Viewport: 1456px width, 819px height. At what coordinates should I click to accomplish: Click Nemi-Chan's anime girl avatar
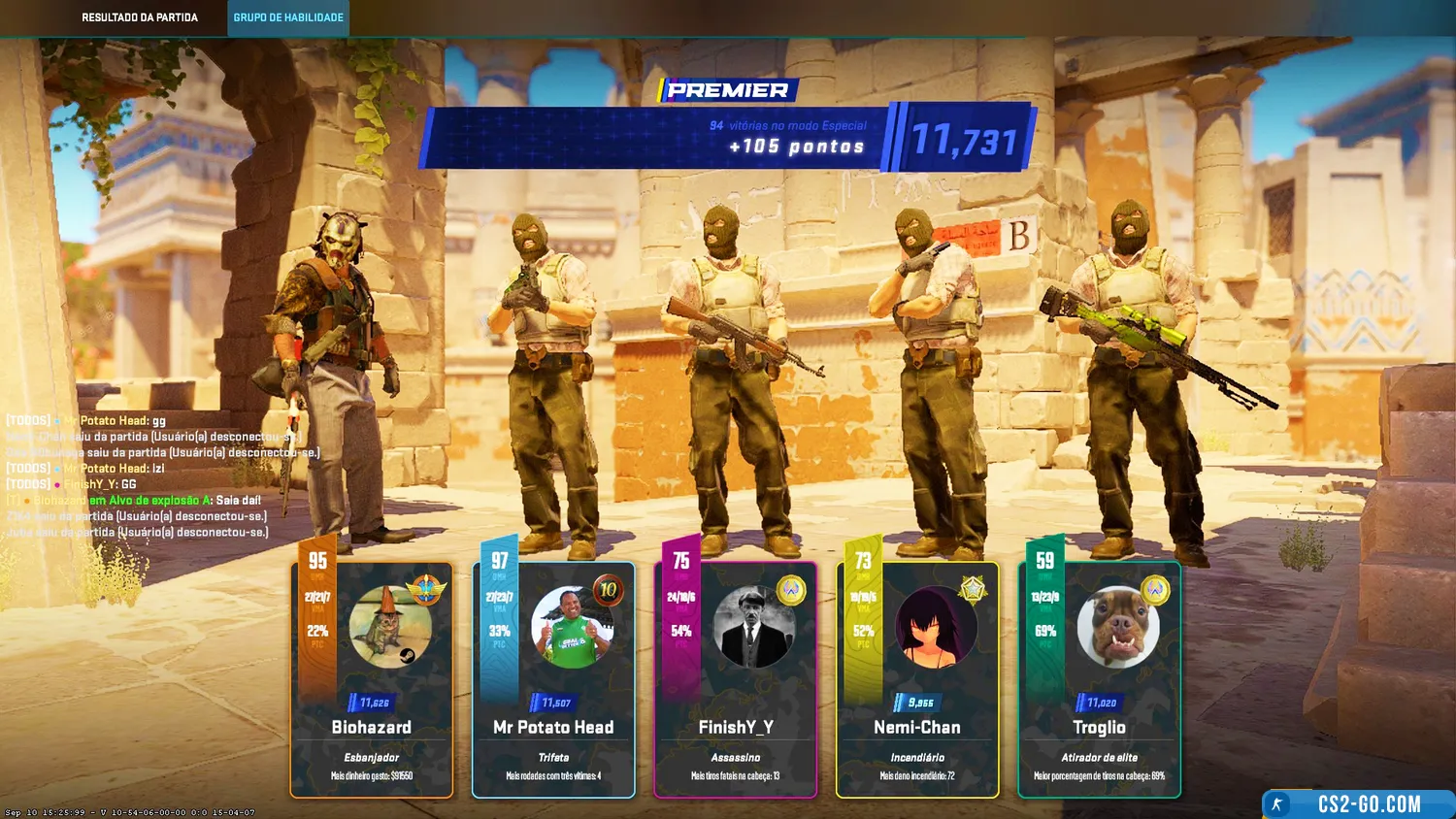[936, 627]
